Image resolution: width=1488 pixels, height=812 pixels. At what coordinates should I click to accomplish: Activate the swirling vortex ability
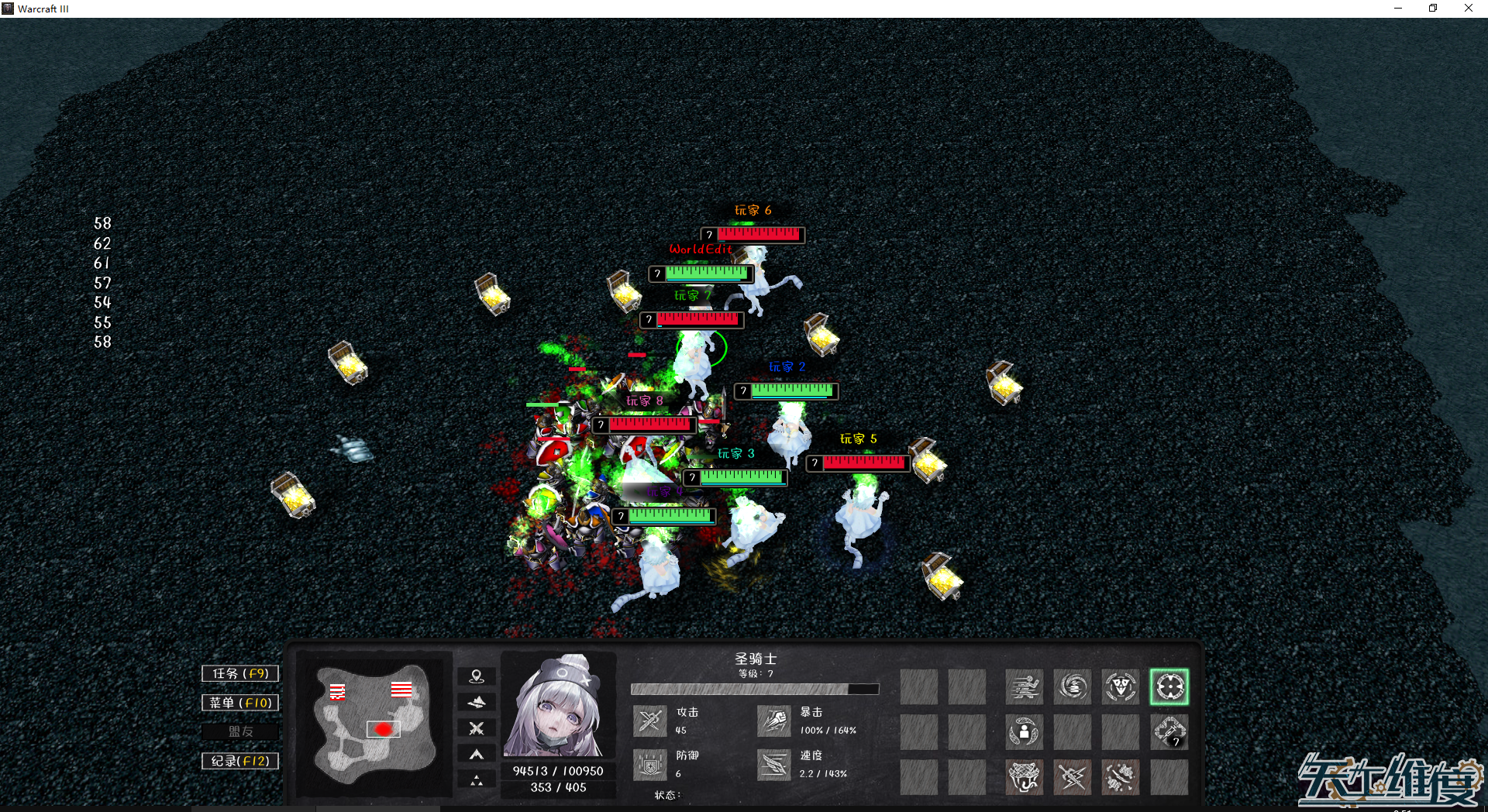[x=1073, y=686]
